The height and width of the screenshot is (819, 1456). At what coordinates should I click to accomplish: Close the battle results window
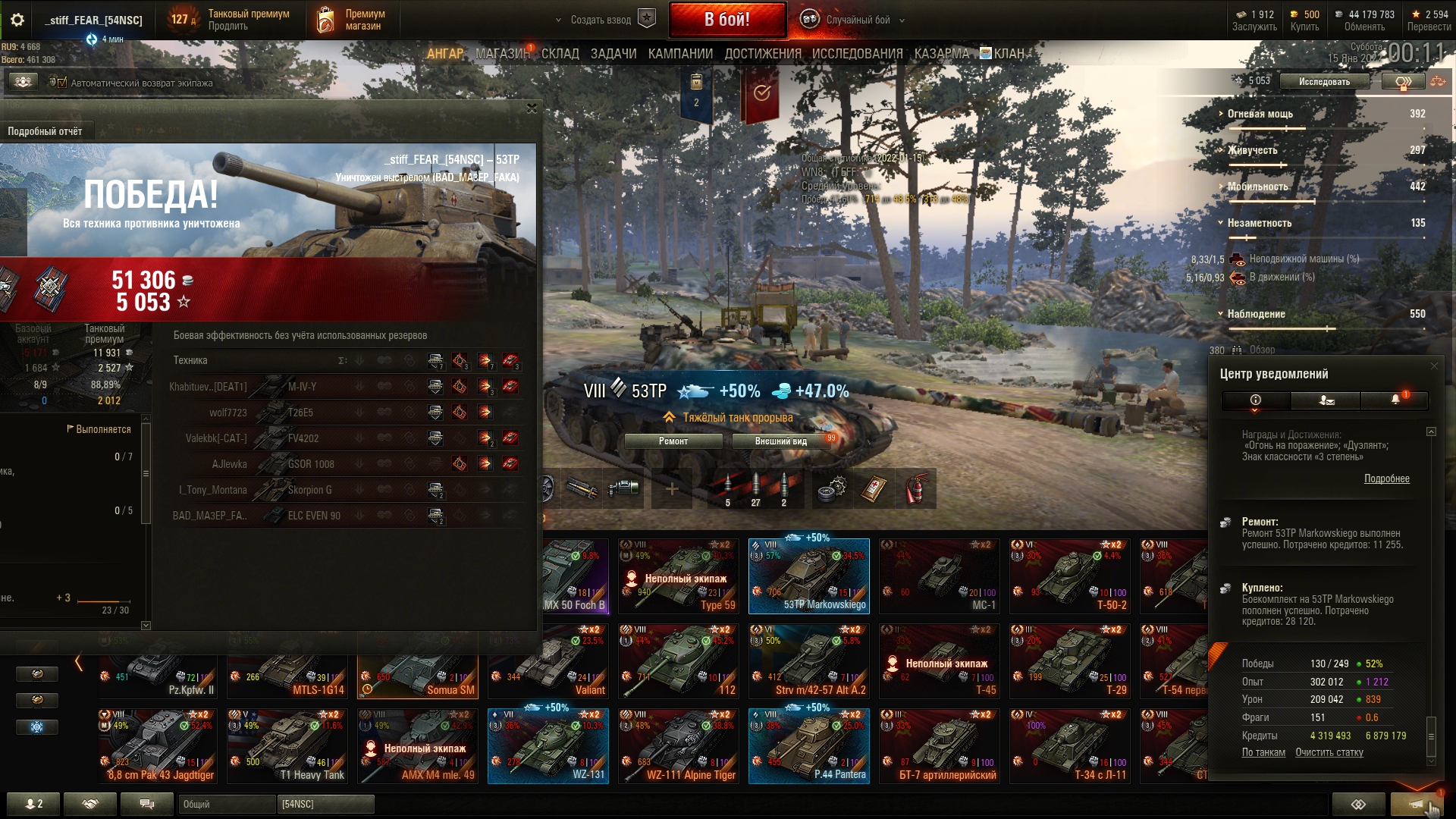click(x=532, y=108)
